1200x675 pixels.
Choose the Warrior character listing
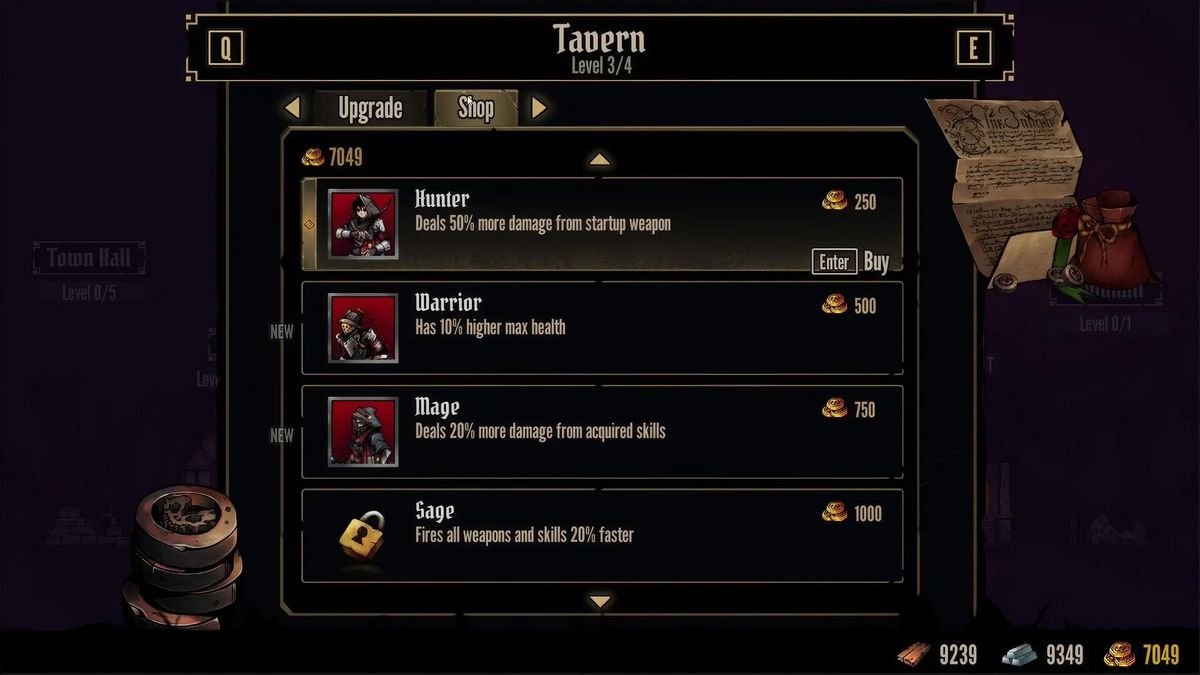602,327
